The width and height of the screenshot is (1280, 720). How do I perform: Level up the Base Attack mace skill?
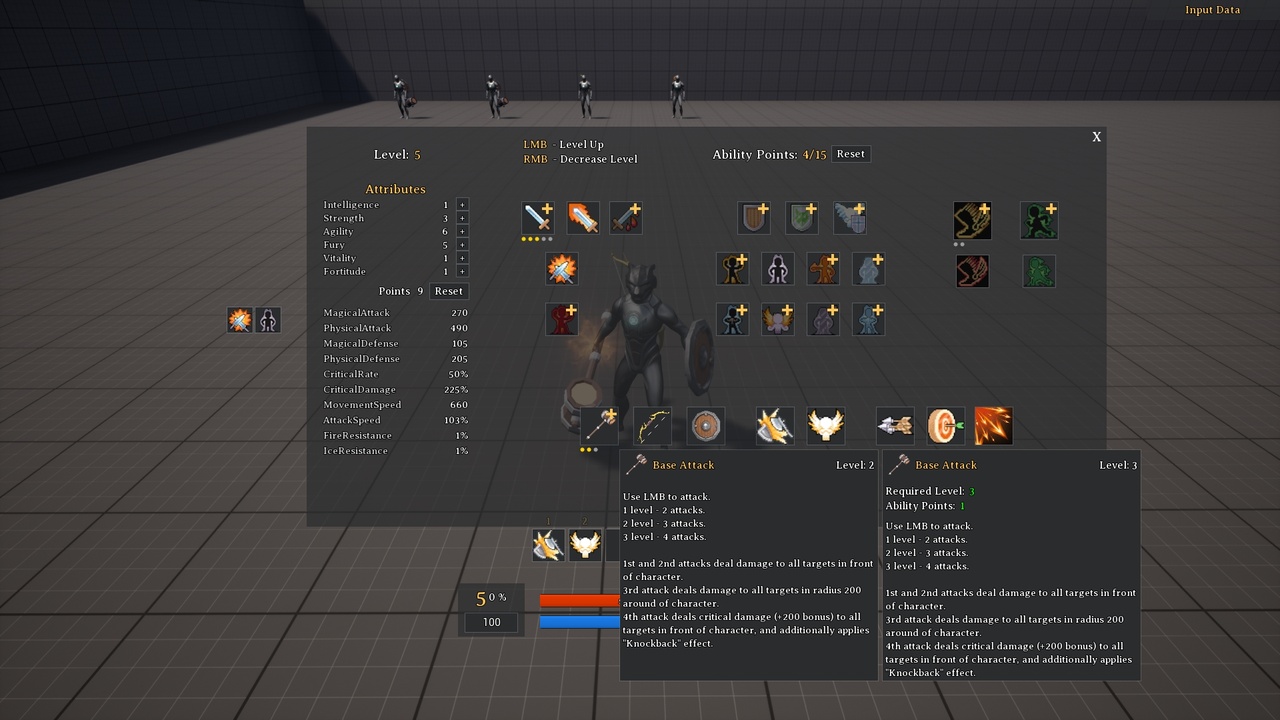[x=599, y=425]
